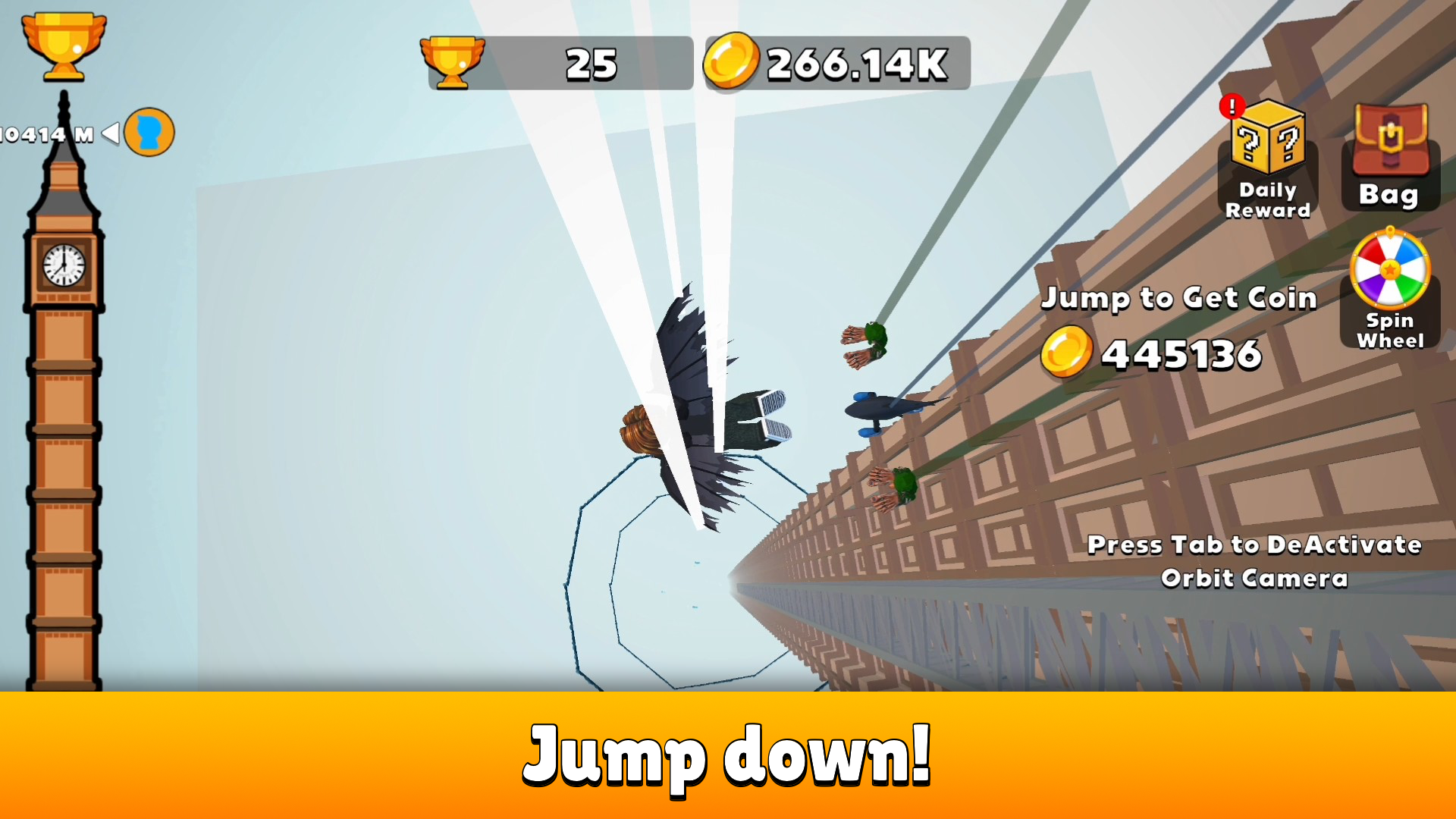Click the coin counter showing 266.14K
The width and height of the screenshot is (1456, 819).
[836, 64]
